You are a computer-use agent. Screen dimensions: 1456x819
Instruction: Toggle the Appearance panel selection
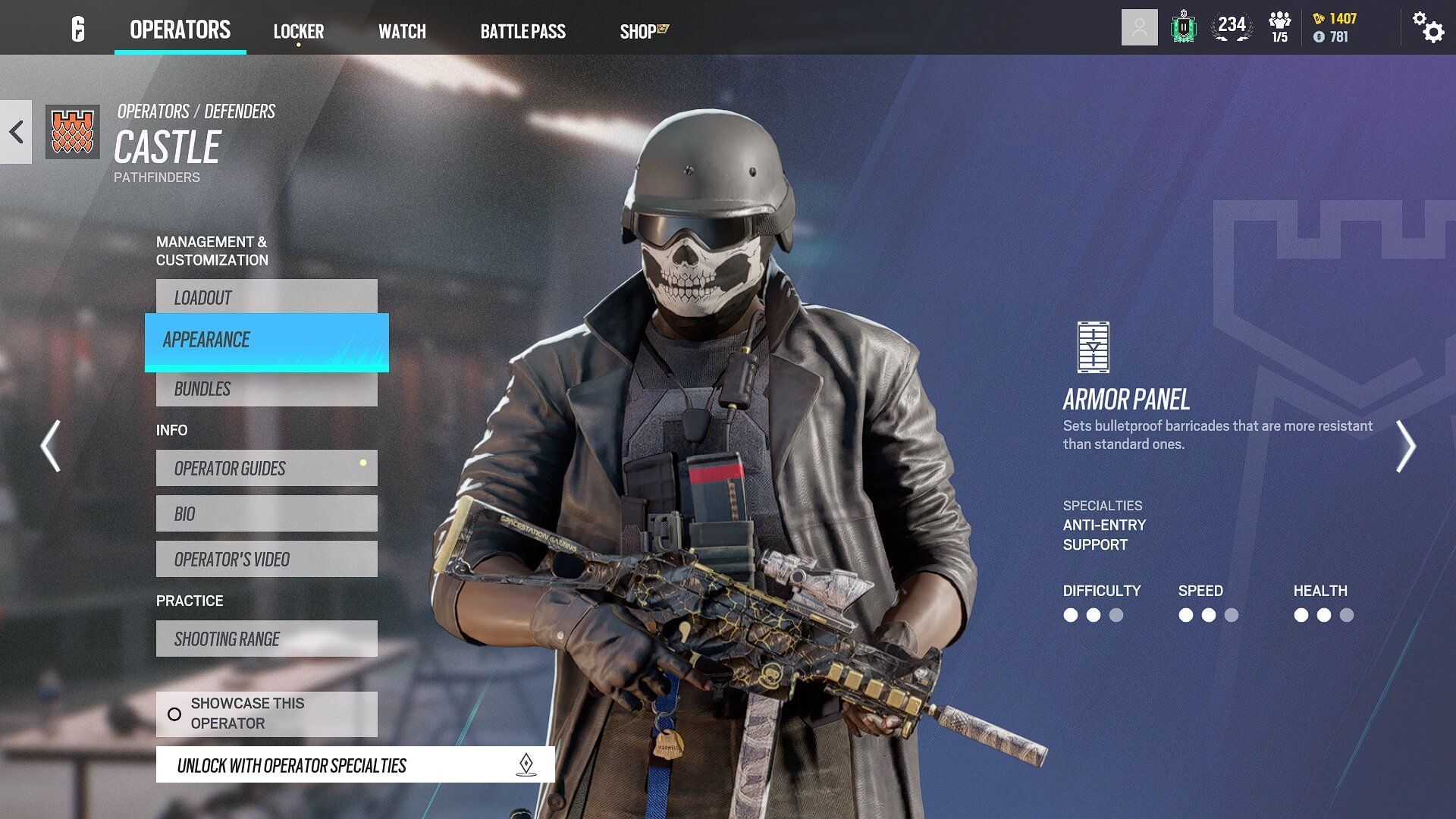click(x=265, y=340)
